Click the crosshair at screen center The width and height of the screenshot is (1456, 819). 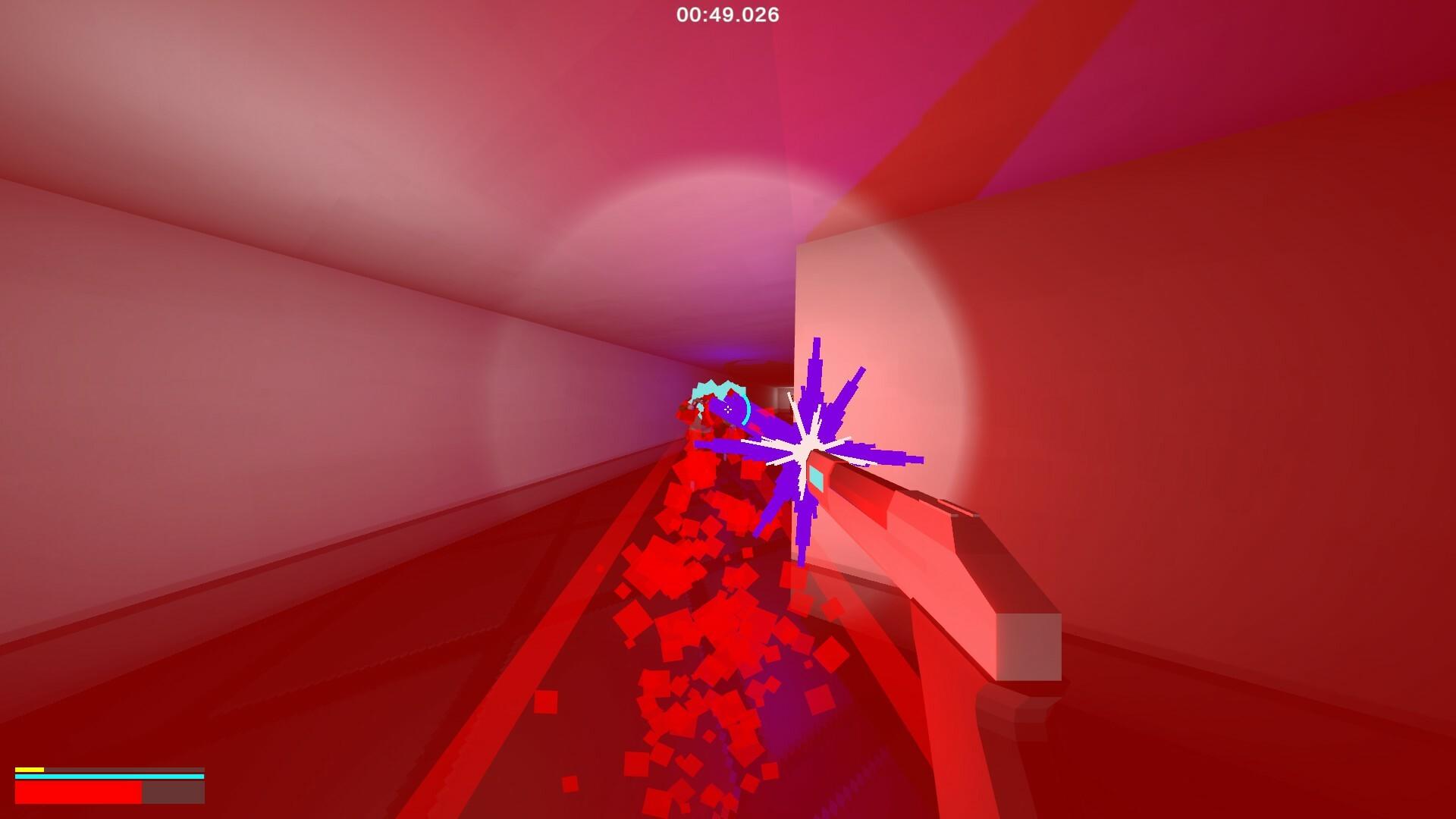click(728, 409)
